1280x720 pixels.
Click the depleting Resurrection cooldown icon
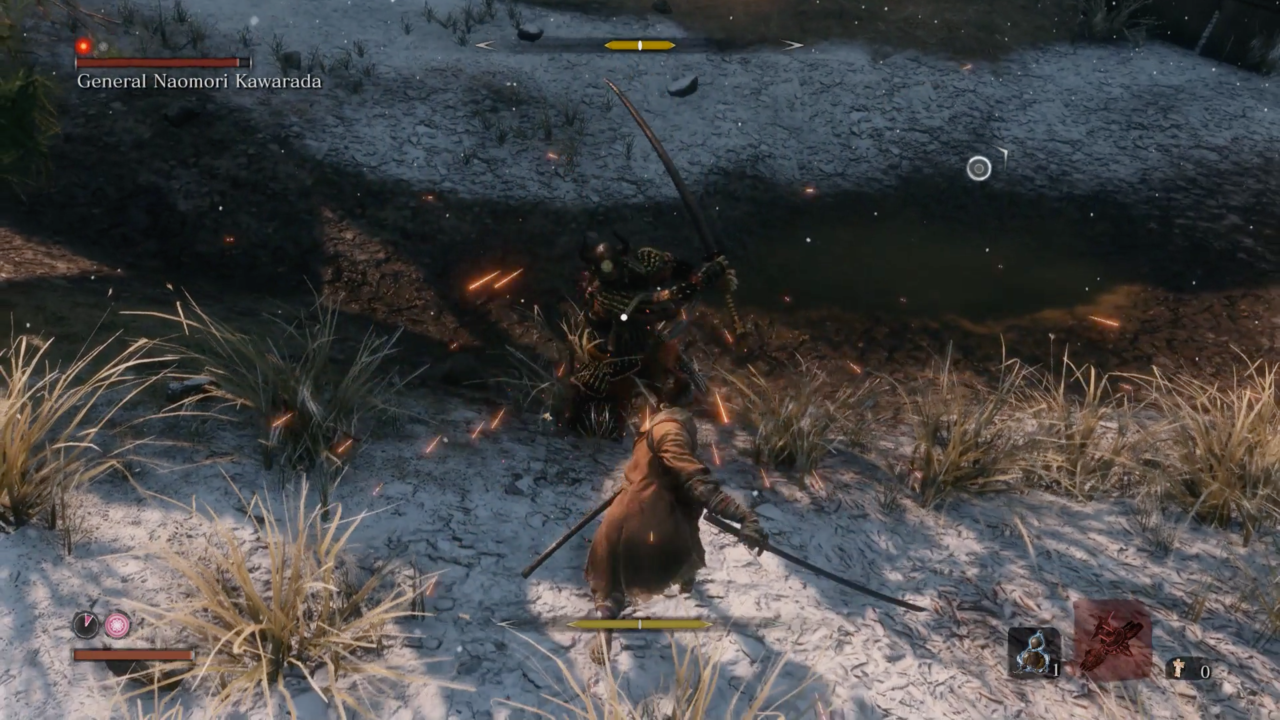pyautogui.click(x=87, y=624)
